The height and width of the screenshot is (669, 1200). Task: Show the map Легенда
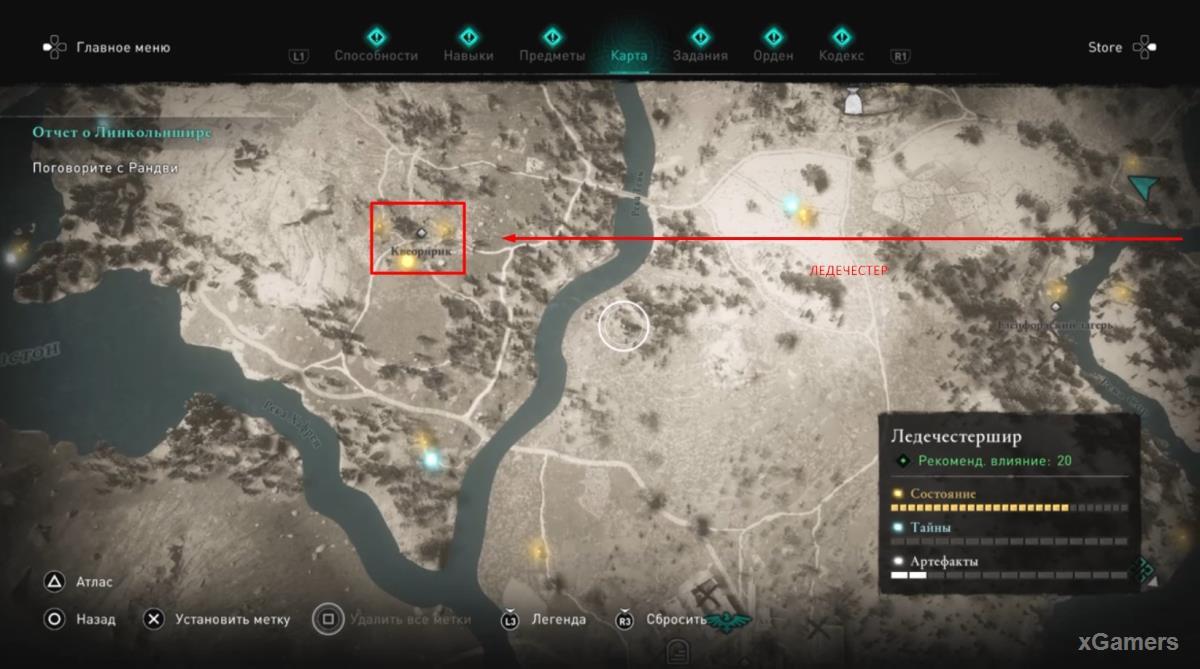558,619
